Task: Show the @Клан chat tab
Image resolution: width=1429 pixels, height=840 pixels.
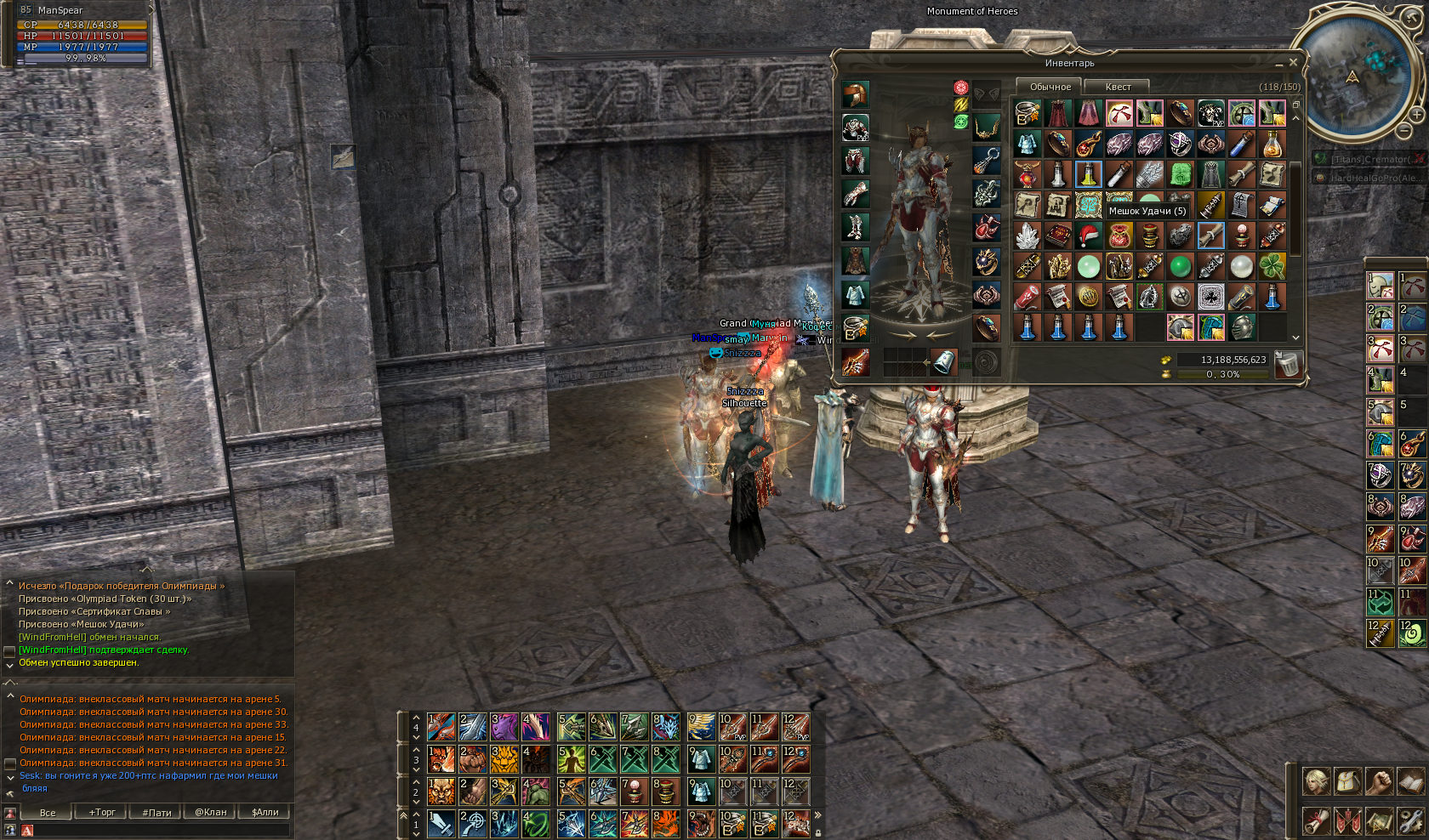Action: (x=211, y=812)
